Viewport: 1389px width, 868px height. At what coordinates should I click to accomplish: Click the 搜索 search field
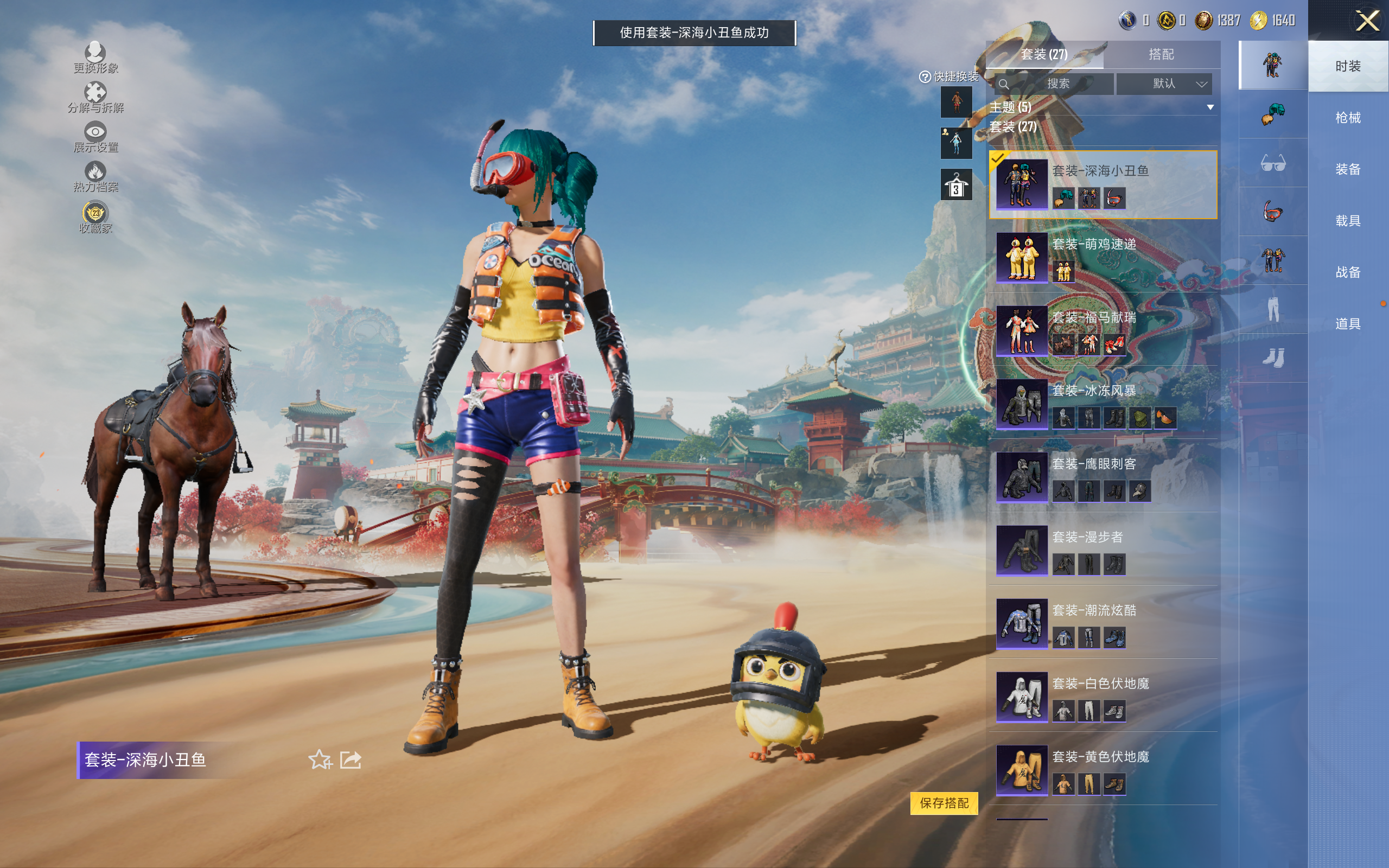click(1055, 84)
